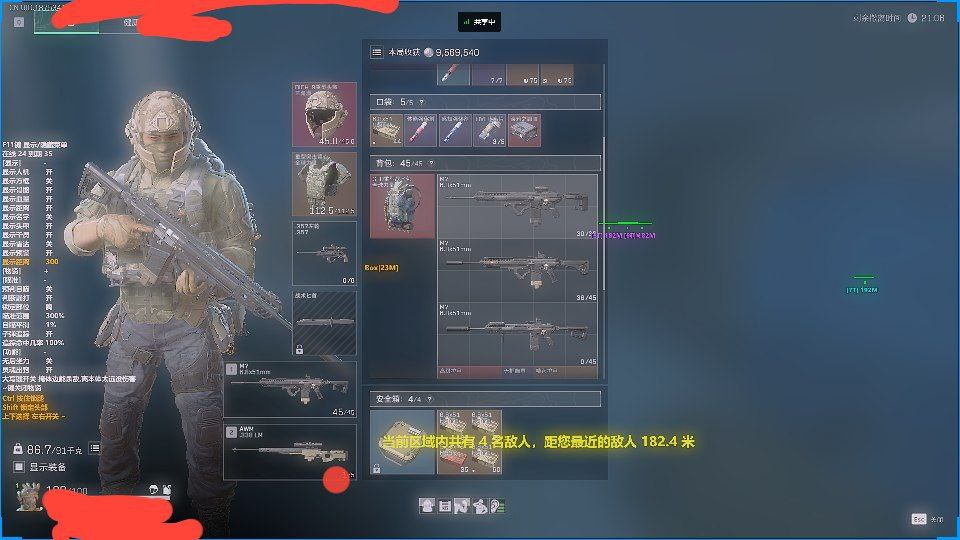Screen dimensions: 960x540
Task: Click the ear icon in bottom toolbar
Action: click(x=497, y=506)
